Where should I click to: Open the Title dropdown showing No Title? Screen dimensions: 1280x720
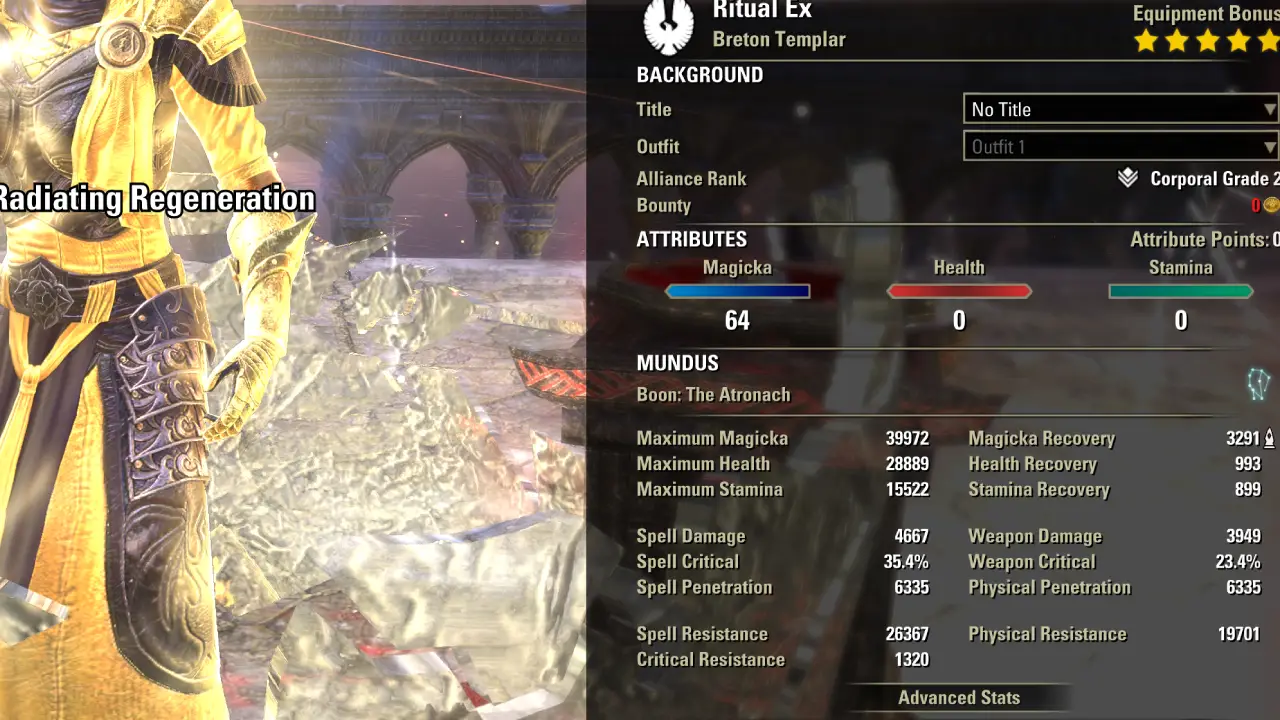(1120, 109)
